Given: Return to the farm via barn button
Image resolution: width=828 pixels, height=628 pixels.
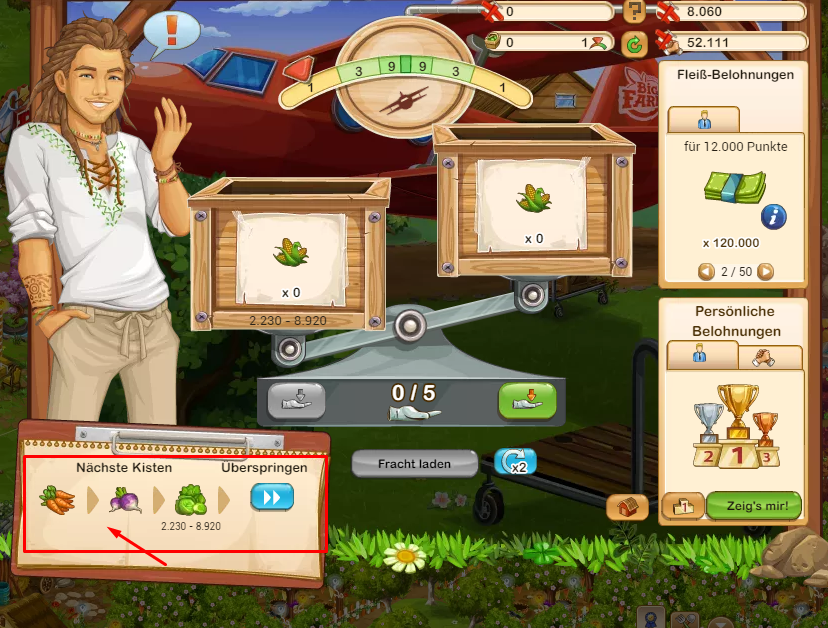Looking at the screenshot, I should click(x=628, y=507).
